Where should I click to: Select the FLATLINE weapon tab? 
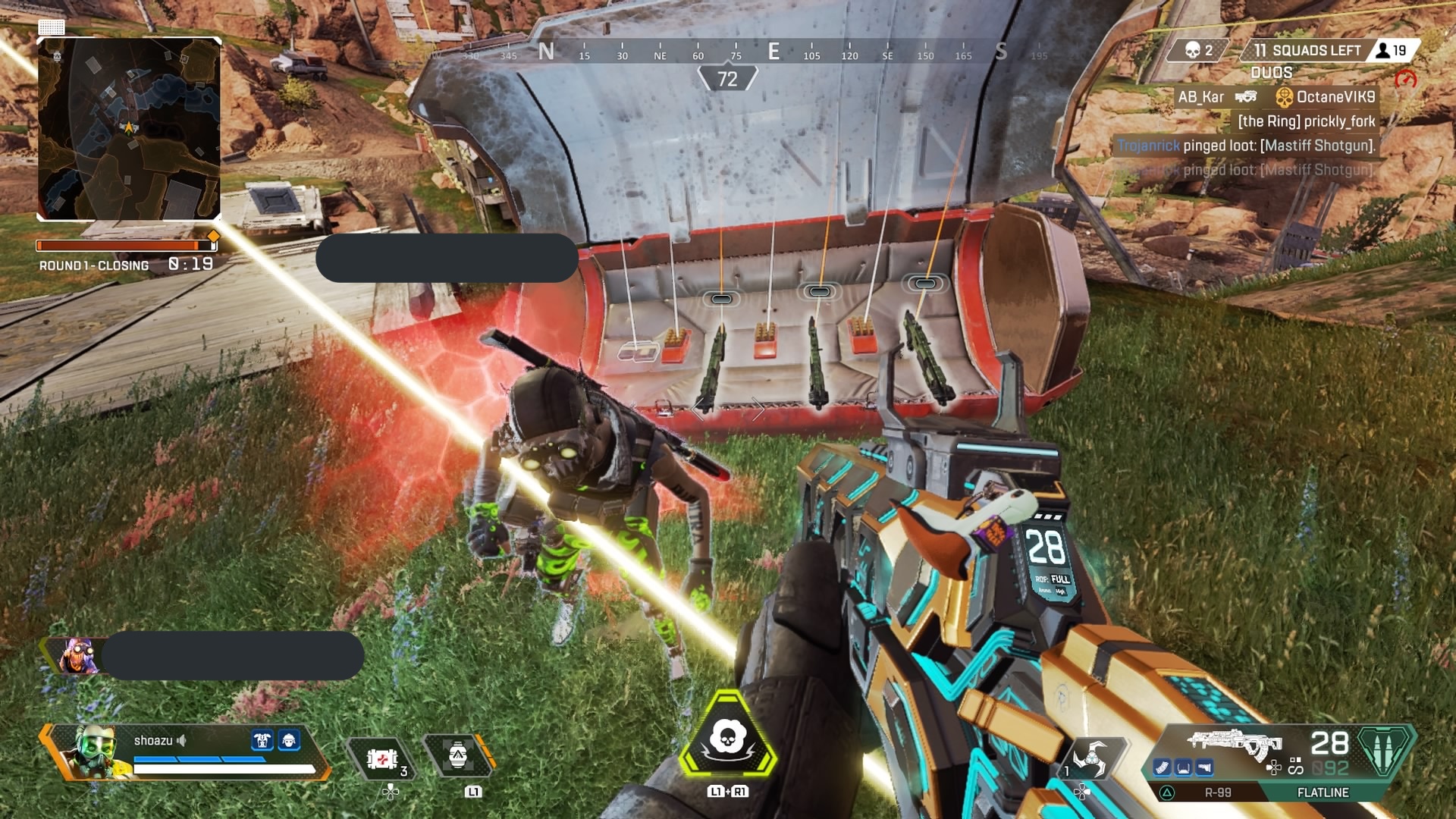pos(1323,792)
